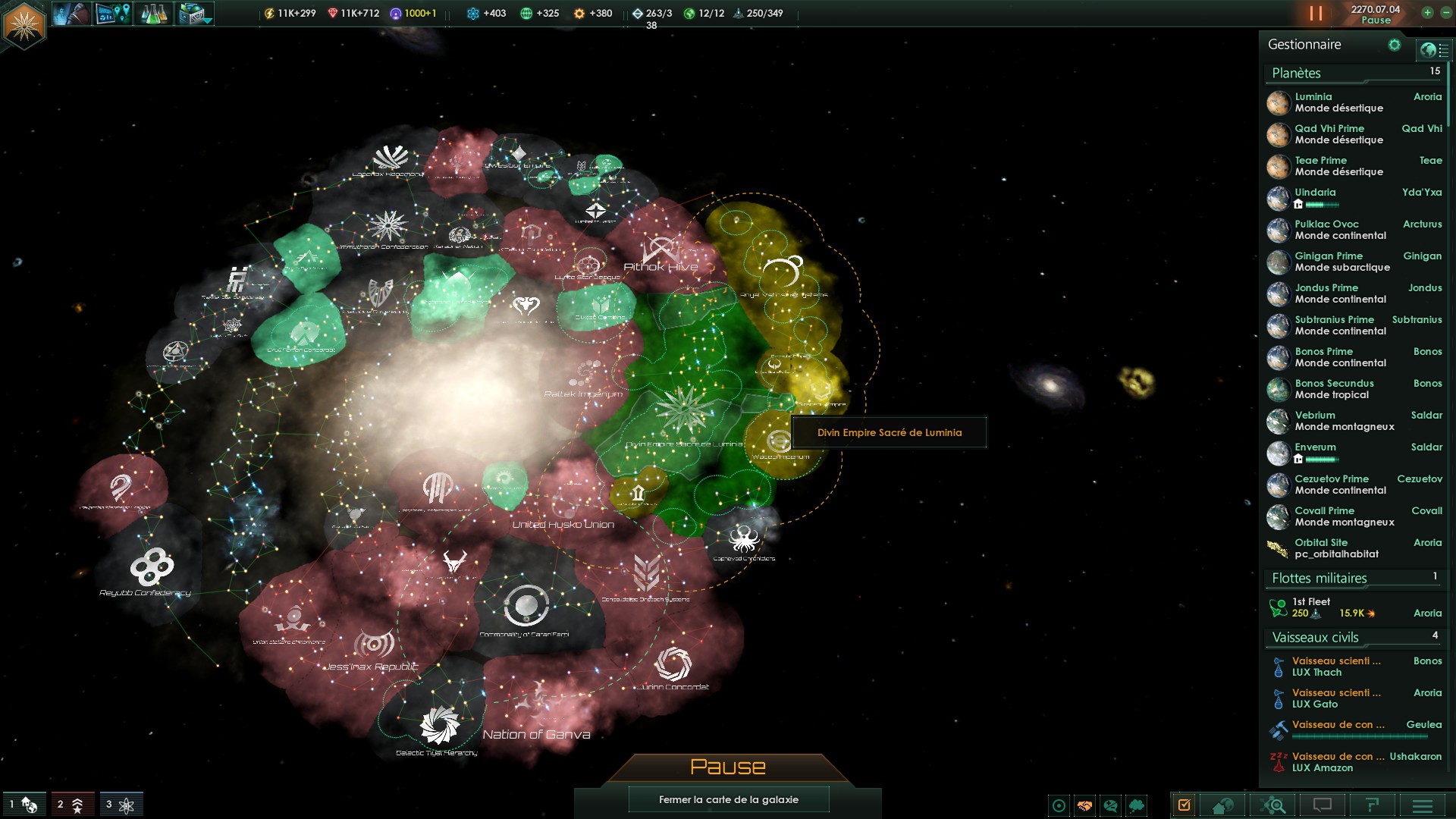Open the Gestionnaire gear settings
Viewport: 1456px width, 819px height.
[x=1394, y=45]
